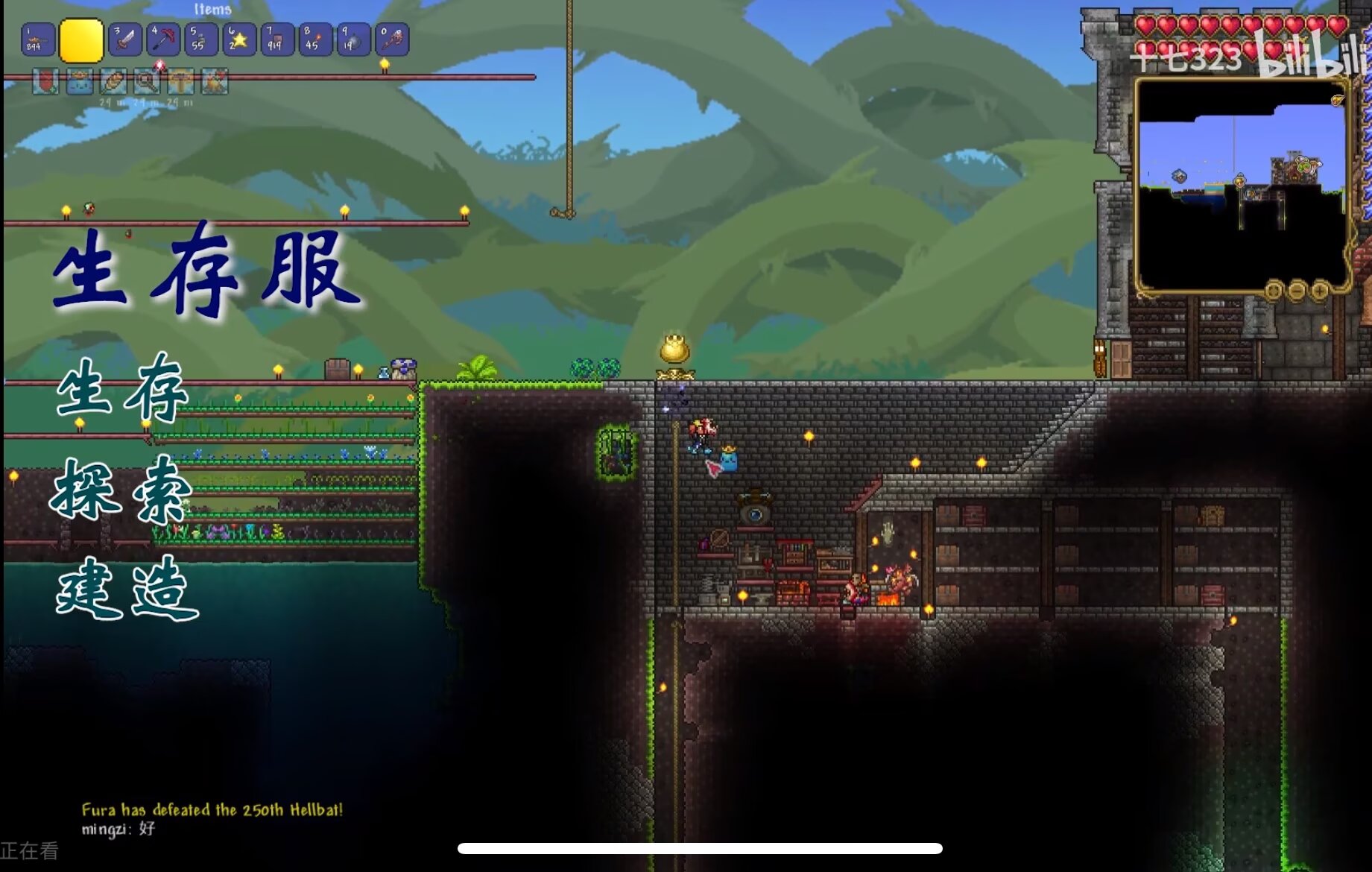Screen dimensions: 1372x872
Task: Choose the block stack of 919 in slot 7
Action: (276, 40)
